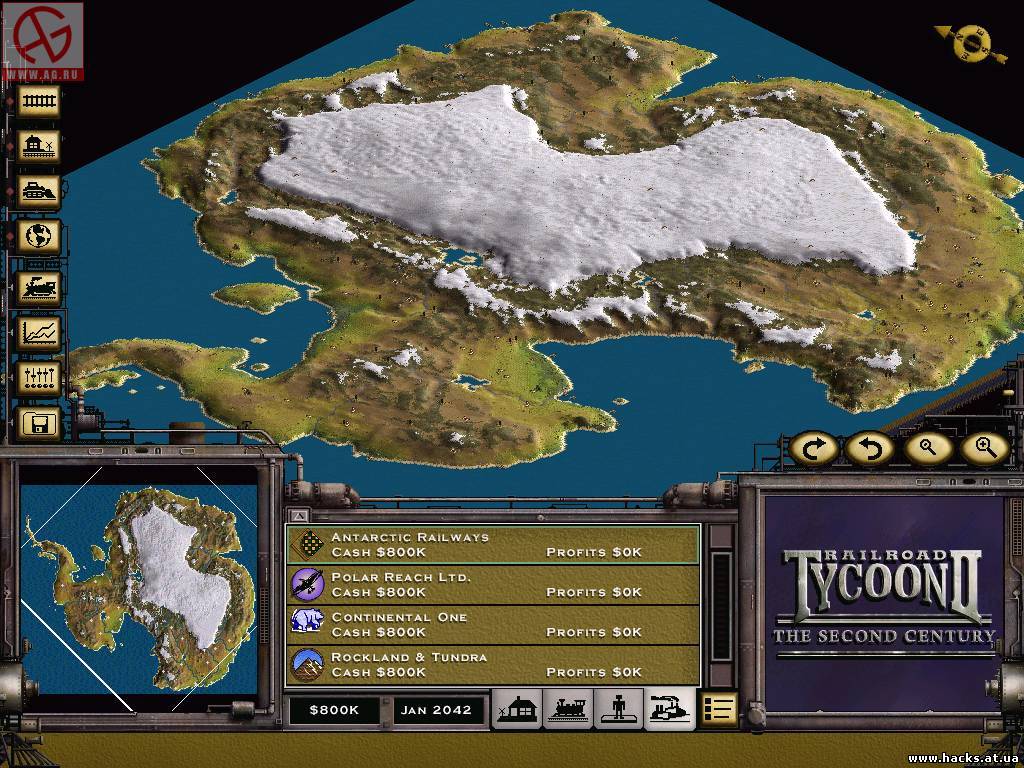Zoom in the map view
The height and width of the screenshot is (768, 1024).
pyautogui.click(x=984, y=448)
